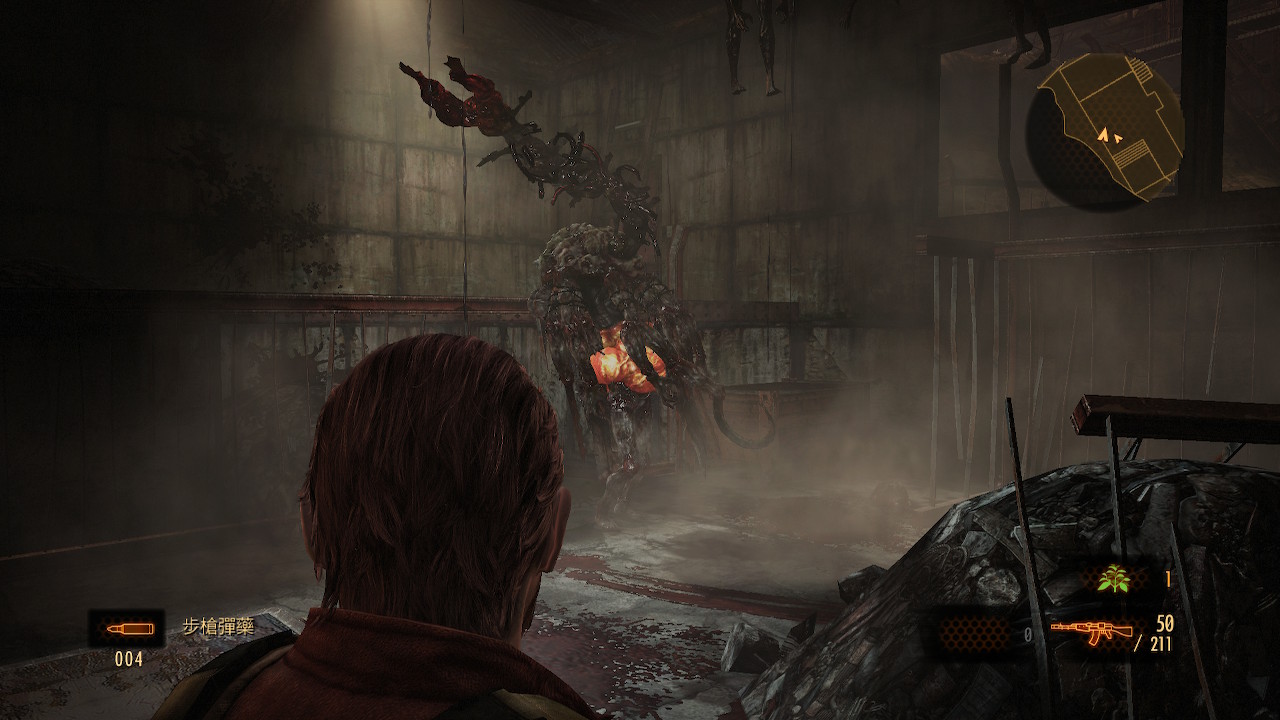This screenshot has height=720, width=1280.
Task: Click the rifle ammo pickup icon
Action: (x=127, y=629)
